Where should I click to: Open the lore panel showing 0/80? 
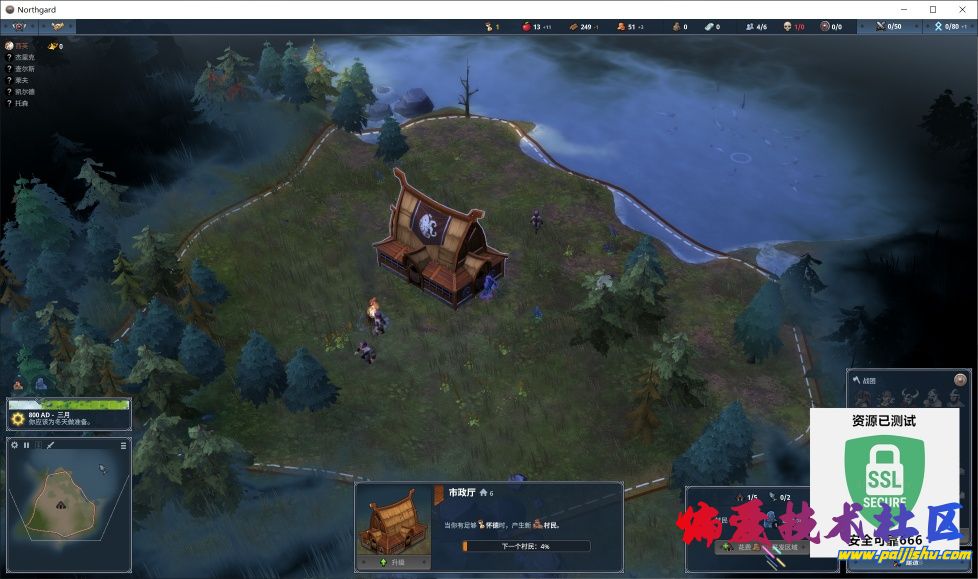tap(945, 27)
